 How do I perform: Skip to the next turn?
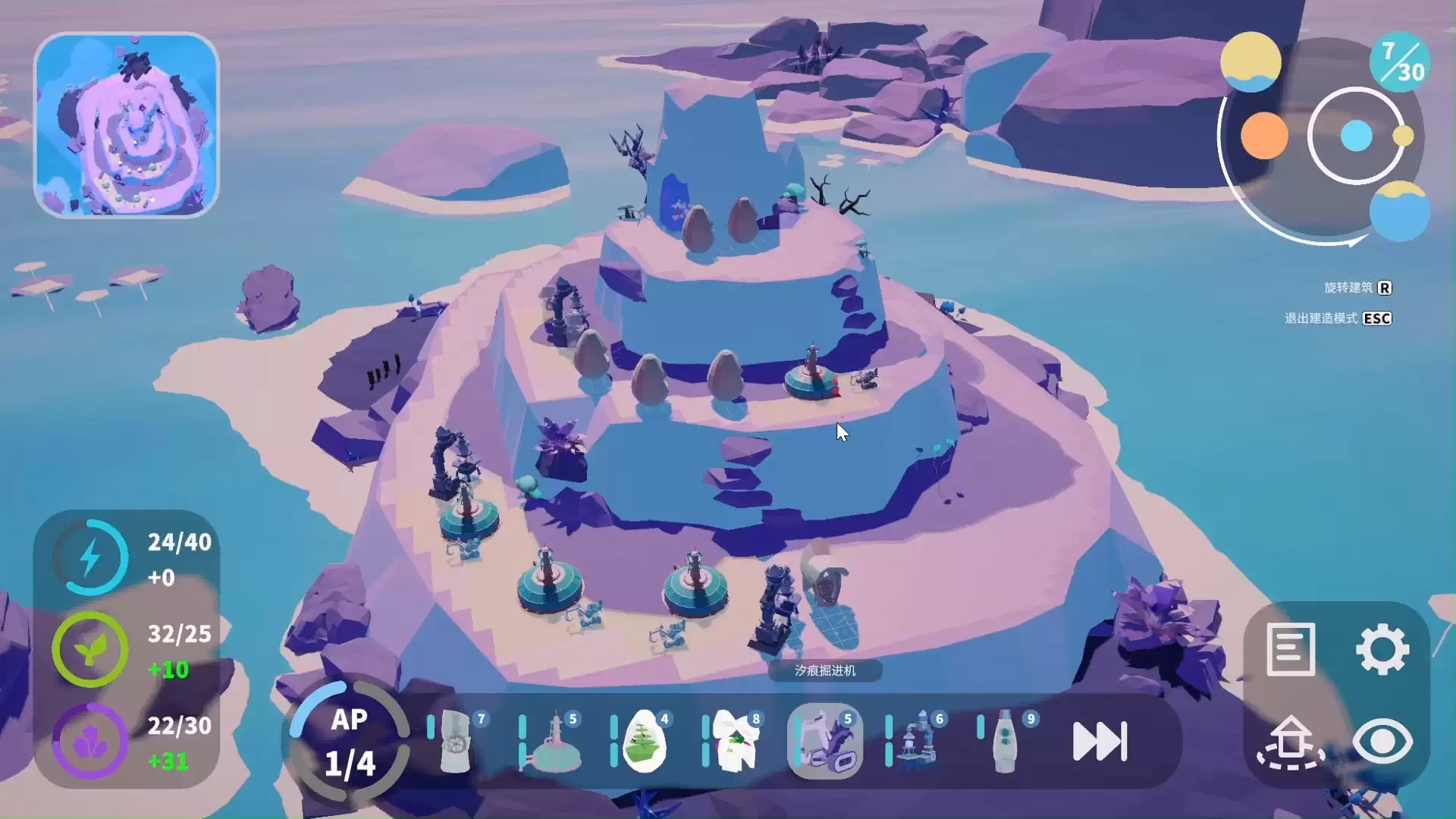1100,741
